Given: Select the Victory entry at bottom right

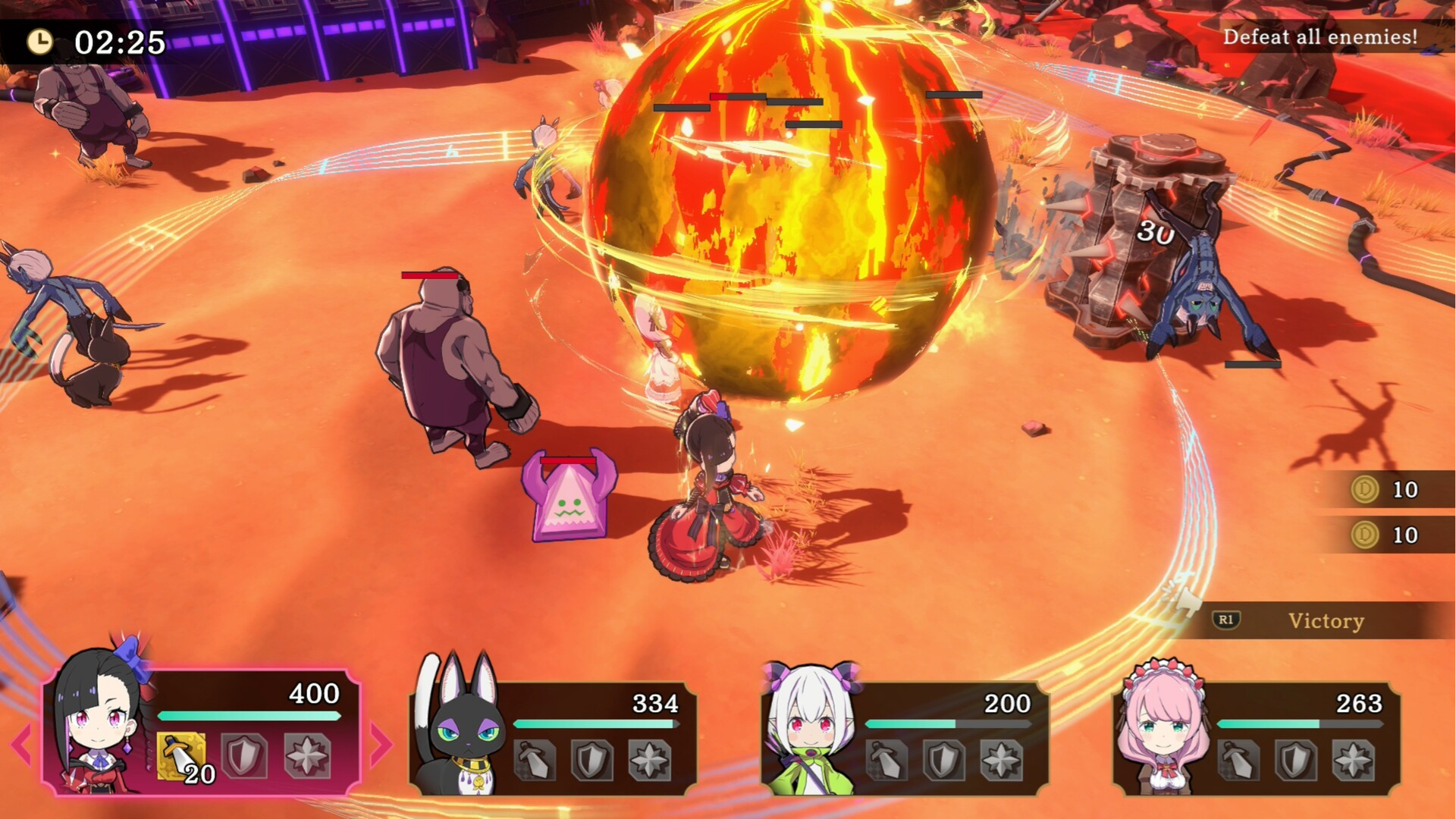Looking at the screenshot, I should click(x=1326, y=622).
